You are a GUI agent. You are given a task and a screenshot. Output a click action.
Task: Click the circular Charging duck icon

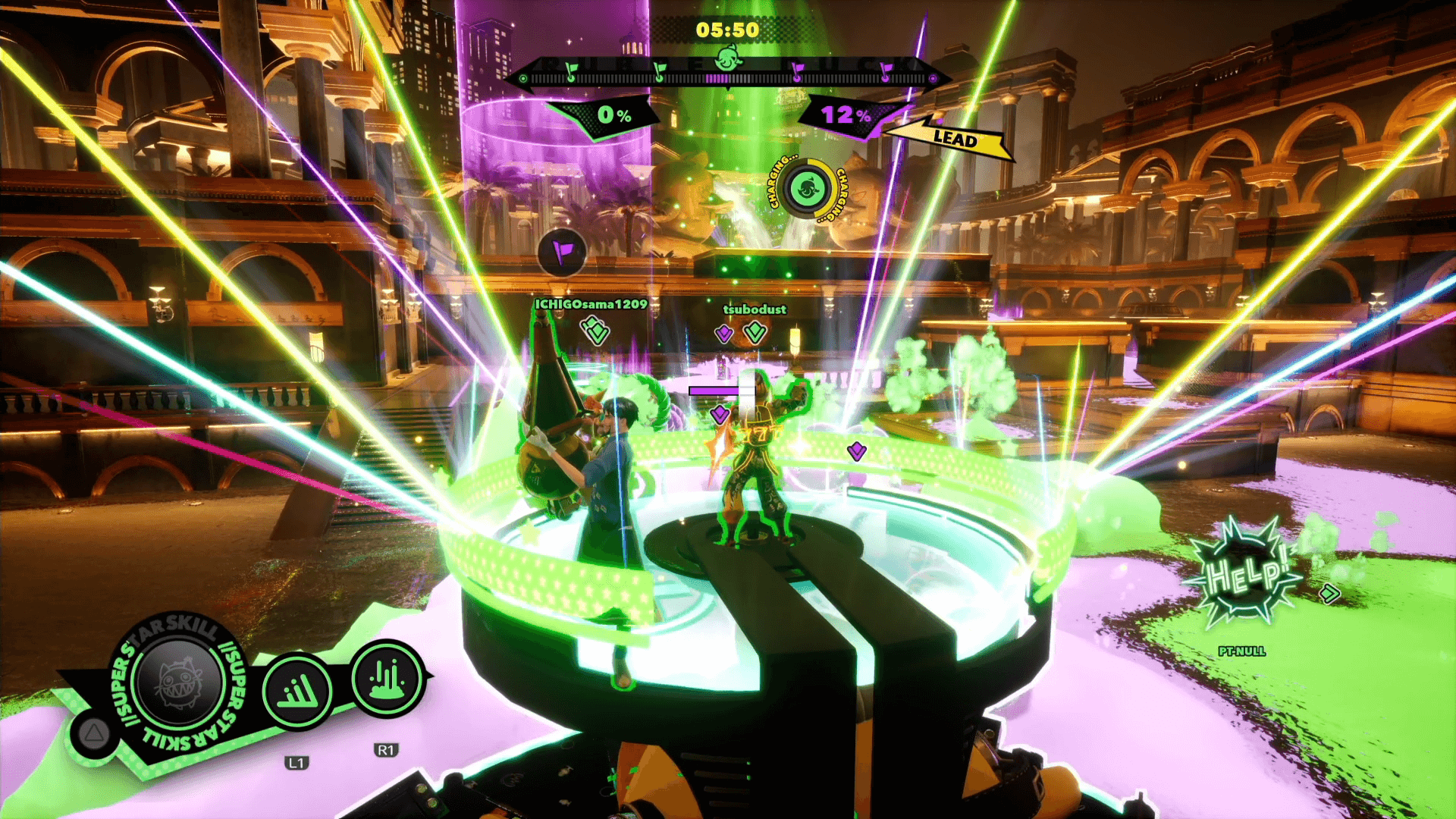(x=807, y=189)
